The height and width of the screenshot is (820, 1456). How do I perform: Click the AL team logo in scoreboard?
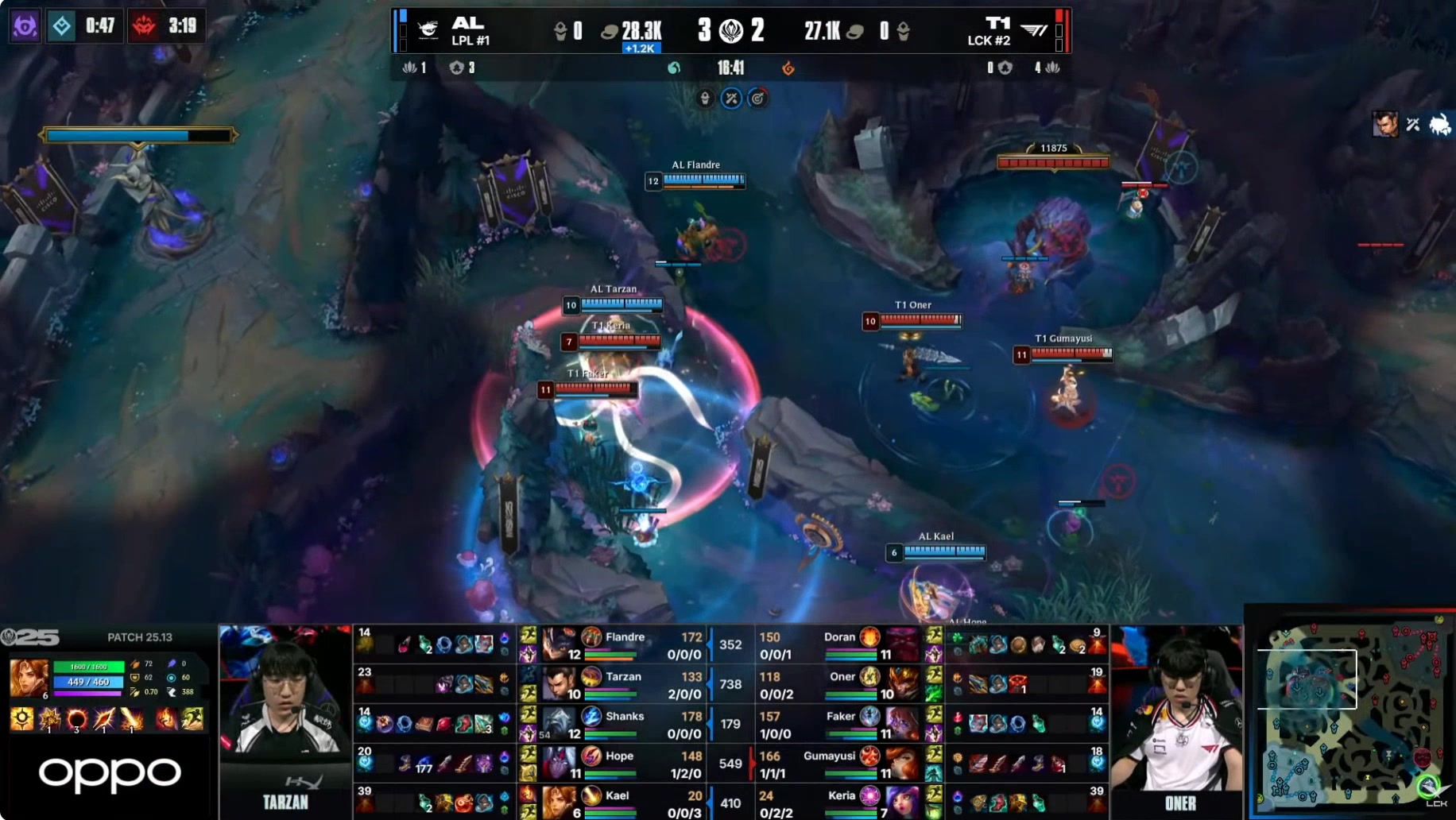428,30
